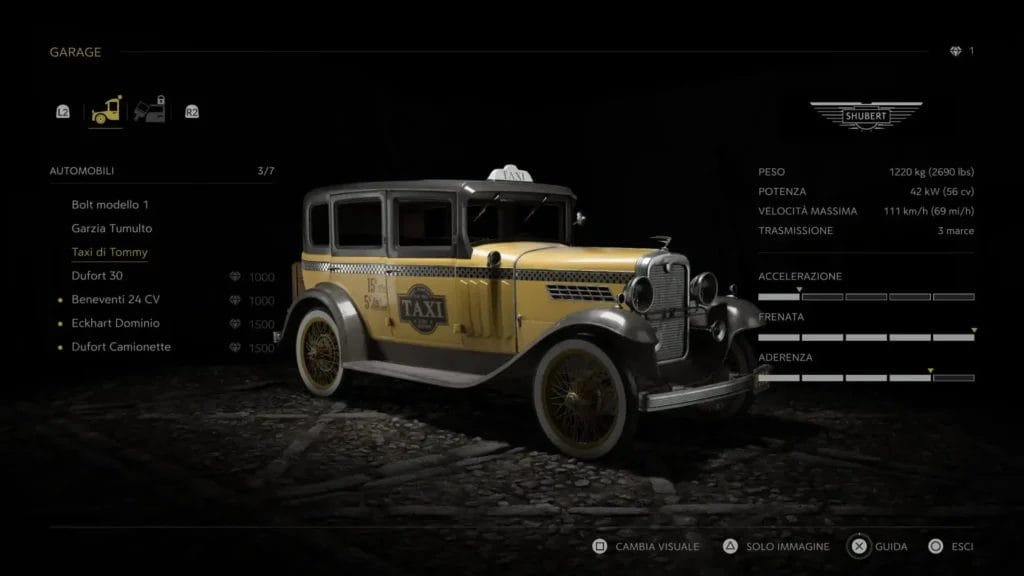The height and width of the screenshot is (576, 1024).
Task: Select Bolt modello 1 from car list
Action: 110,205
